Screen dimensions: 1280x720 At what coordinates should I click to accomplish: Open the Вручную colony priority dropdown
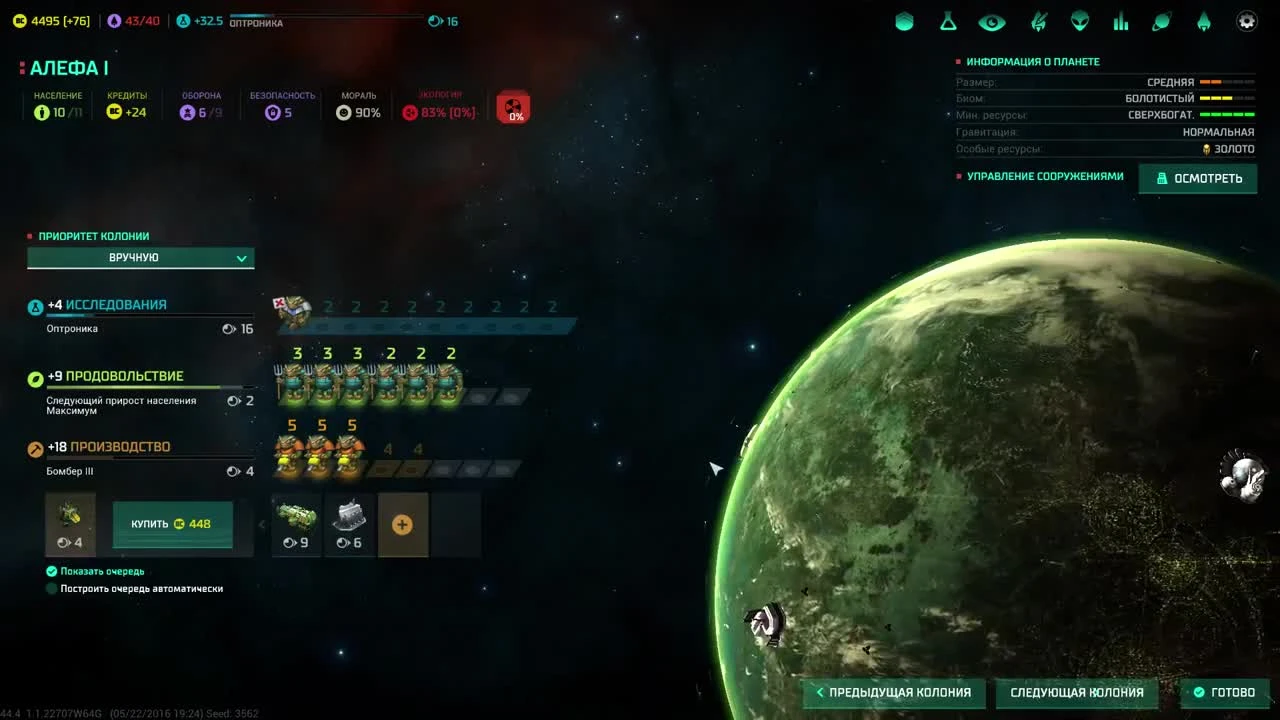[x=140, y=257]
